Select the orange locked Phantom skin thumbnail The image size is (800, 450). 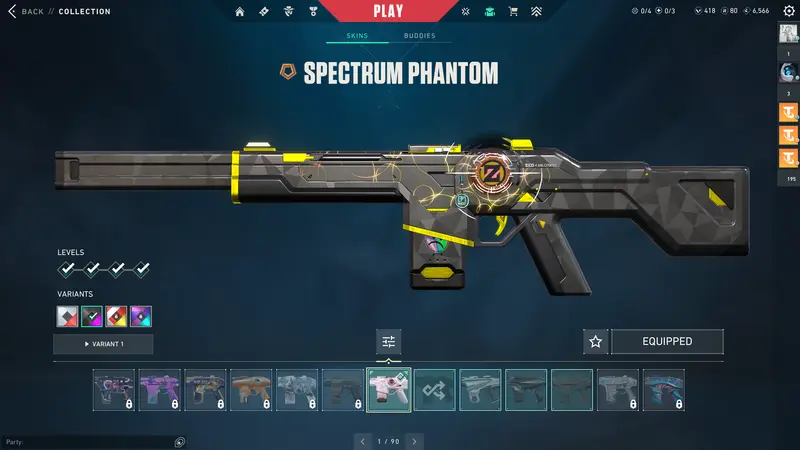251,390
